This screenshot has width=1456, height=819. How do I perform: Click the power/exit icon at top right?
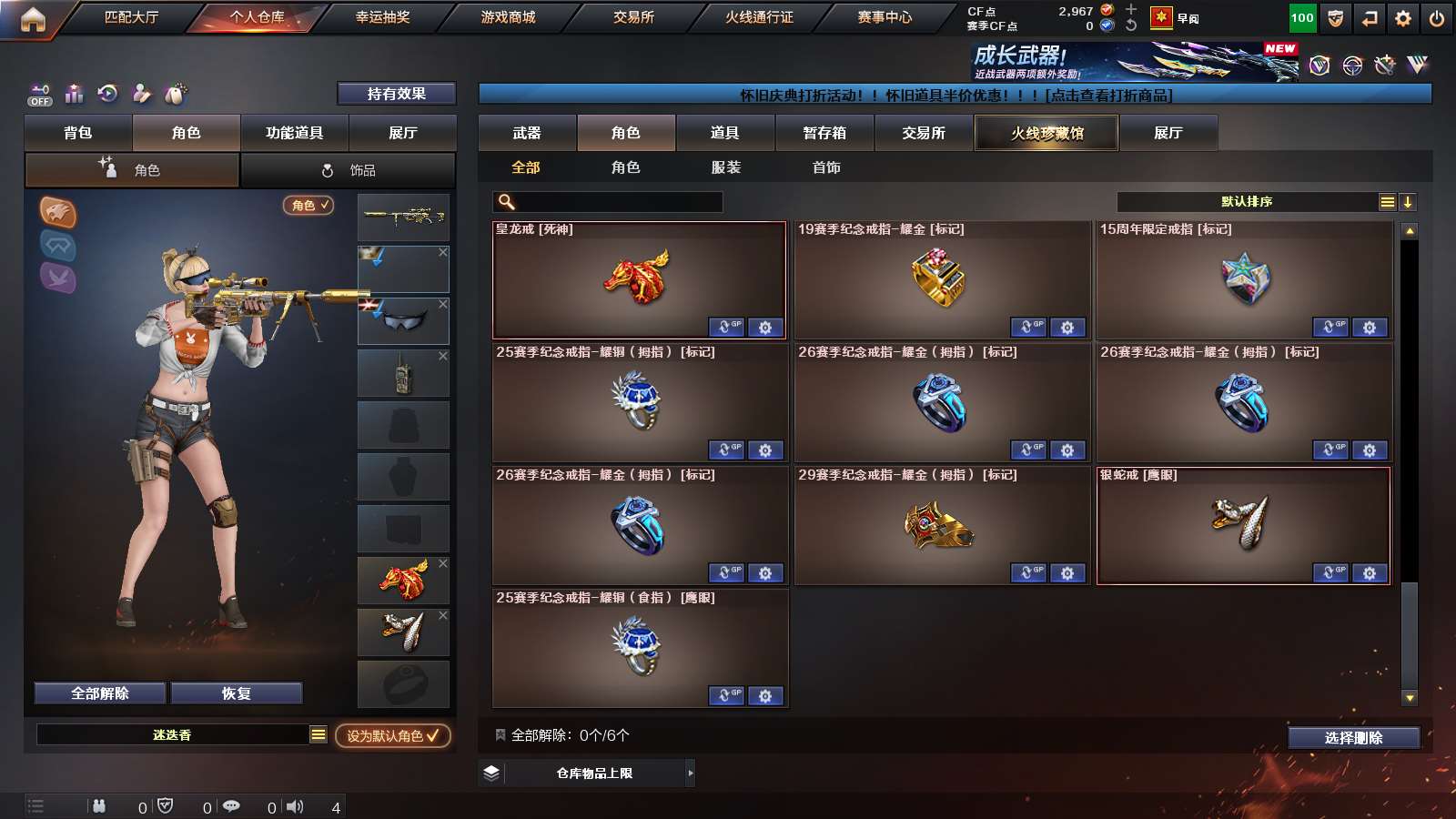coord(1438,16)
